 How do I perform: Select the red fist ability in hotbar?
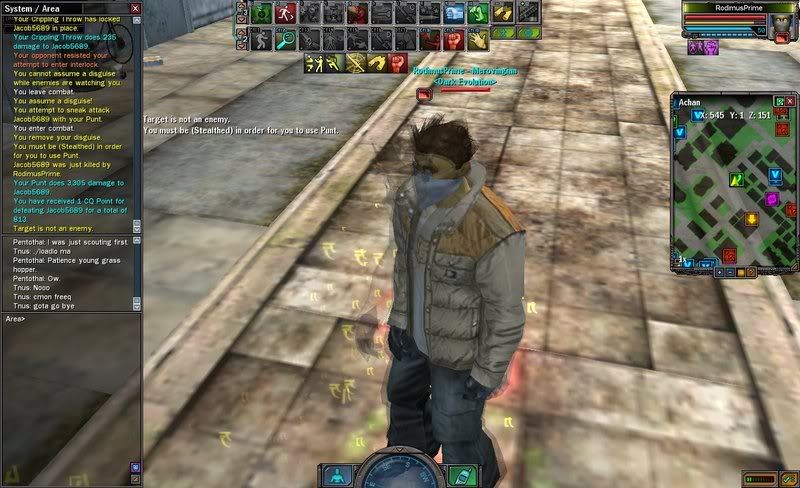(453, 39)
